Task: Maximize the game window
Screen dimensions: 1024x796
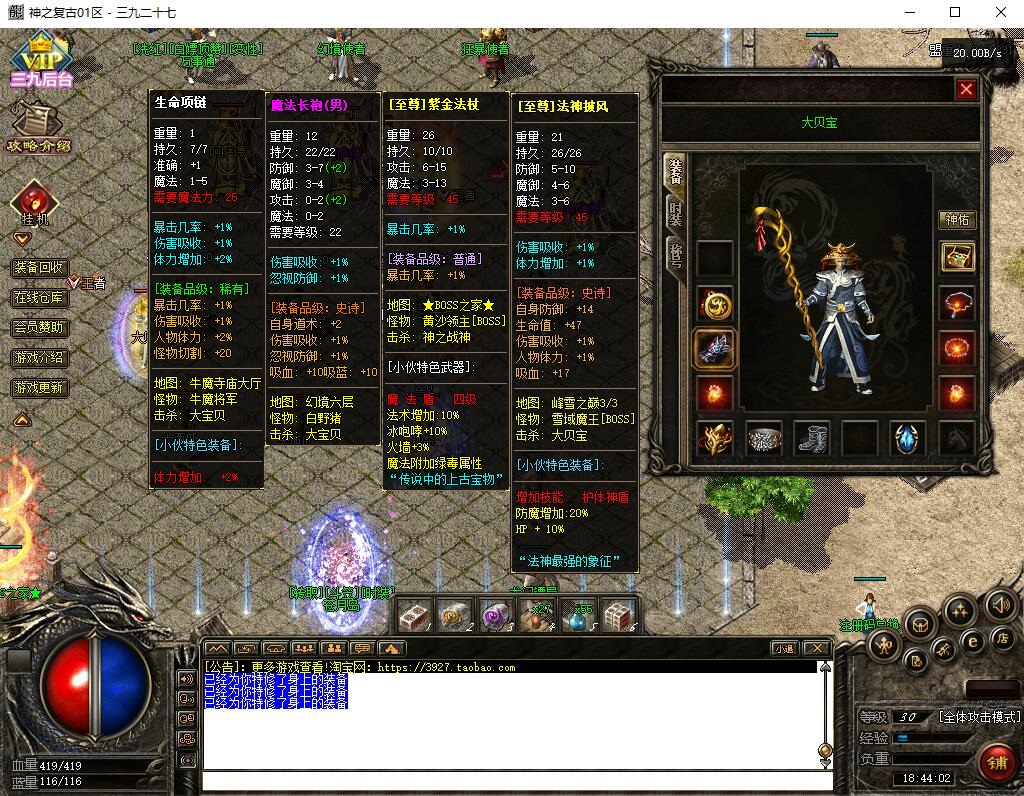Action: 955,12
